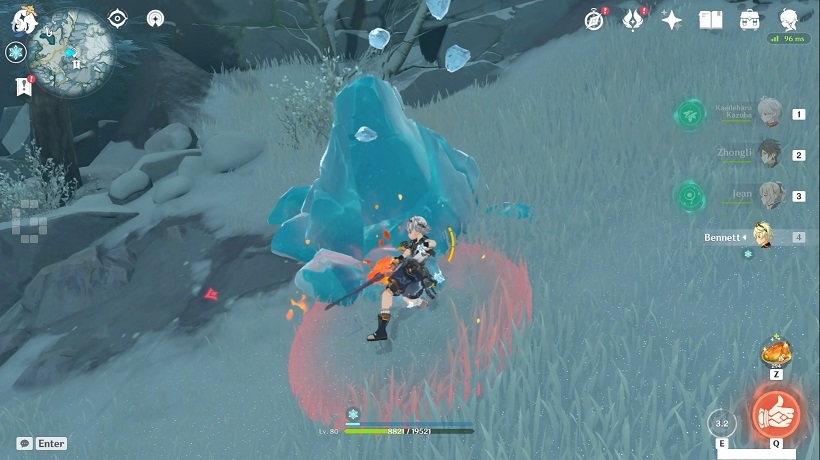Open the Battle Pass wings icon

[633, 20]
